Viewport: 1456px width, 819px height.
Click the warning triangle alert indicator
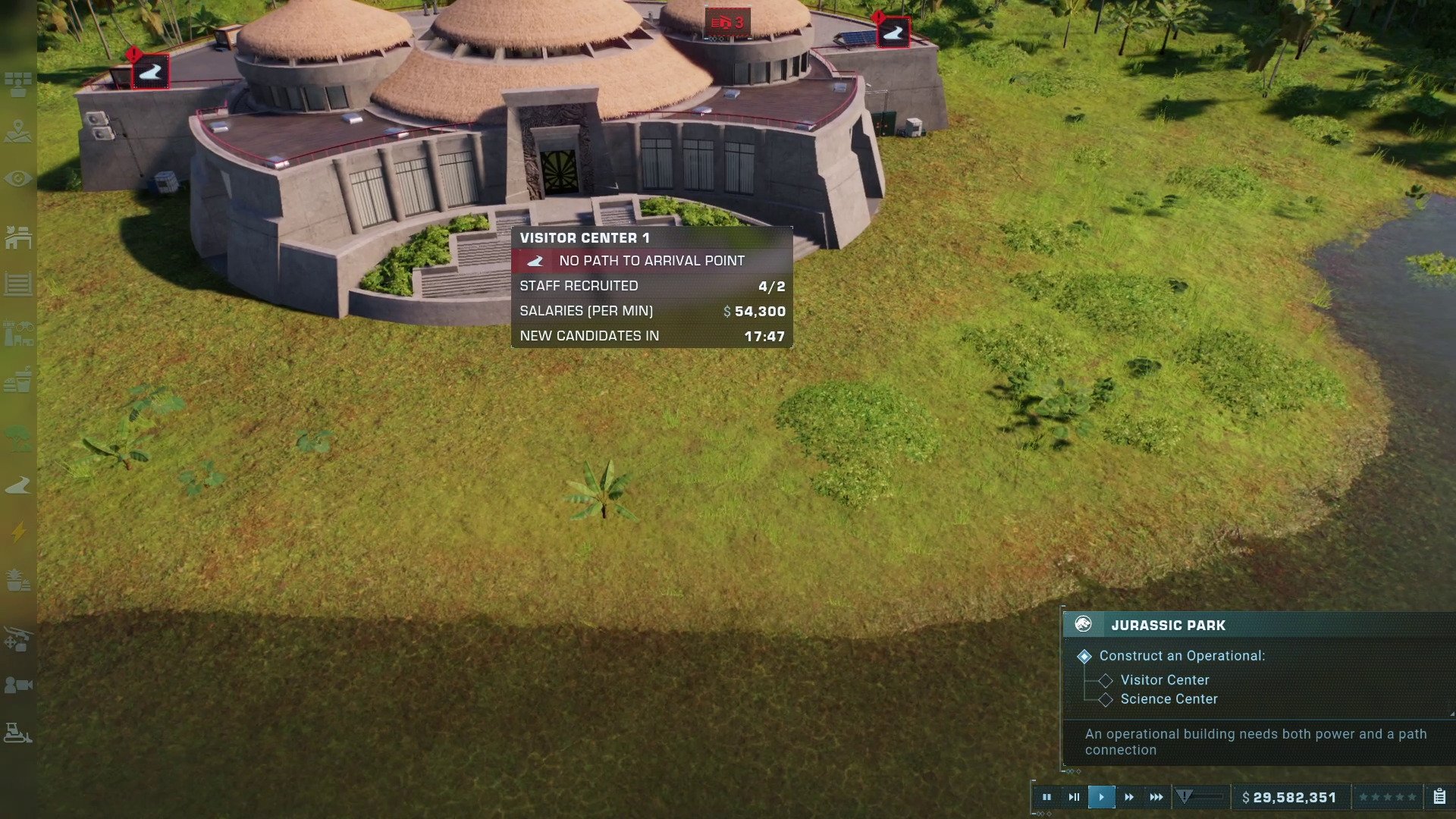coord(1185,796)
